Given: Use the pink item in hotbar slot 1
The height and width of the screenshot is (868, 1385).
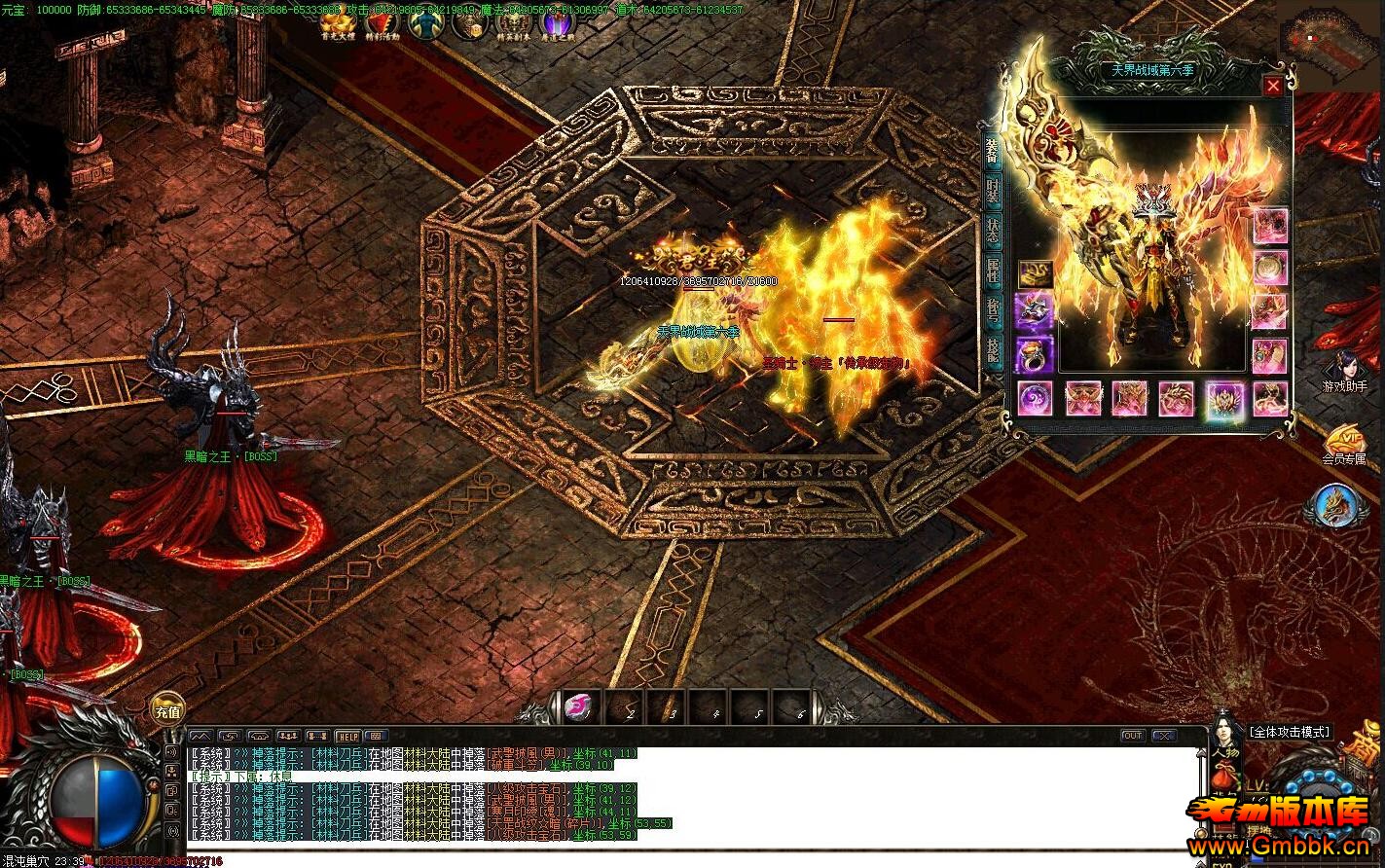Looking at the screenshot, I should coord(581,707).
